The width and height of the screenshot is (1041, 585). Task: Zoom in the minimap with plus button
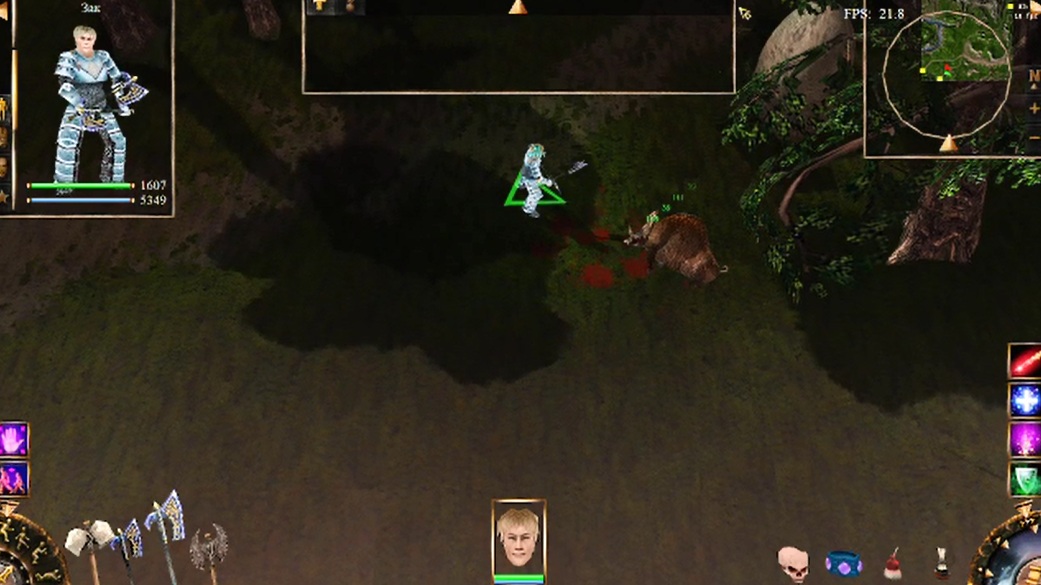[x=1034, y=109]
